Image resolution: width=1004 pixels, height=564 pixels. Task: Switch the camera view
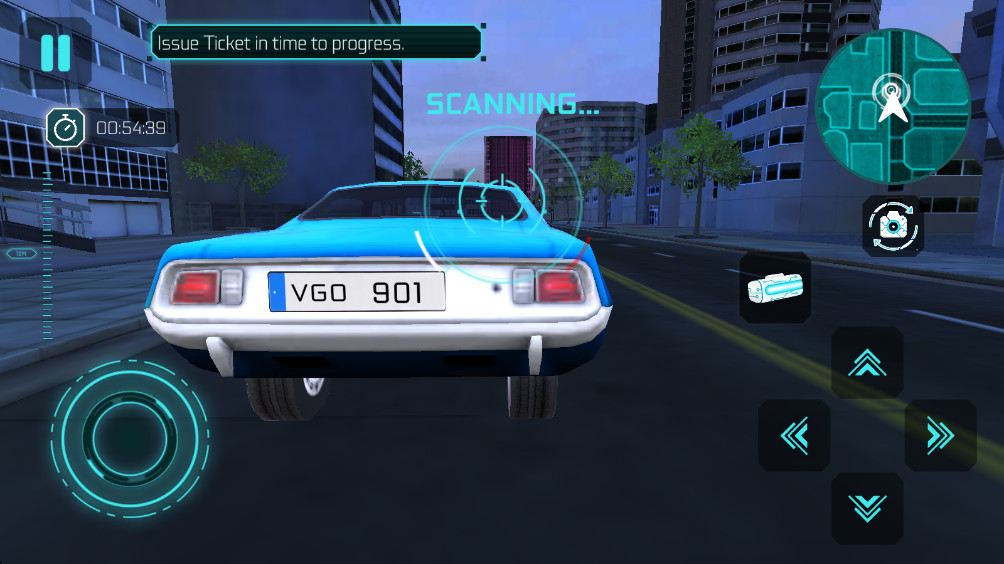[892, 226]
